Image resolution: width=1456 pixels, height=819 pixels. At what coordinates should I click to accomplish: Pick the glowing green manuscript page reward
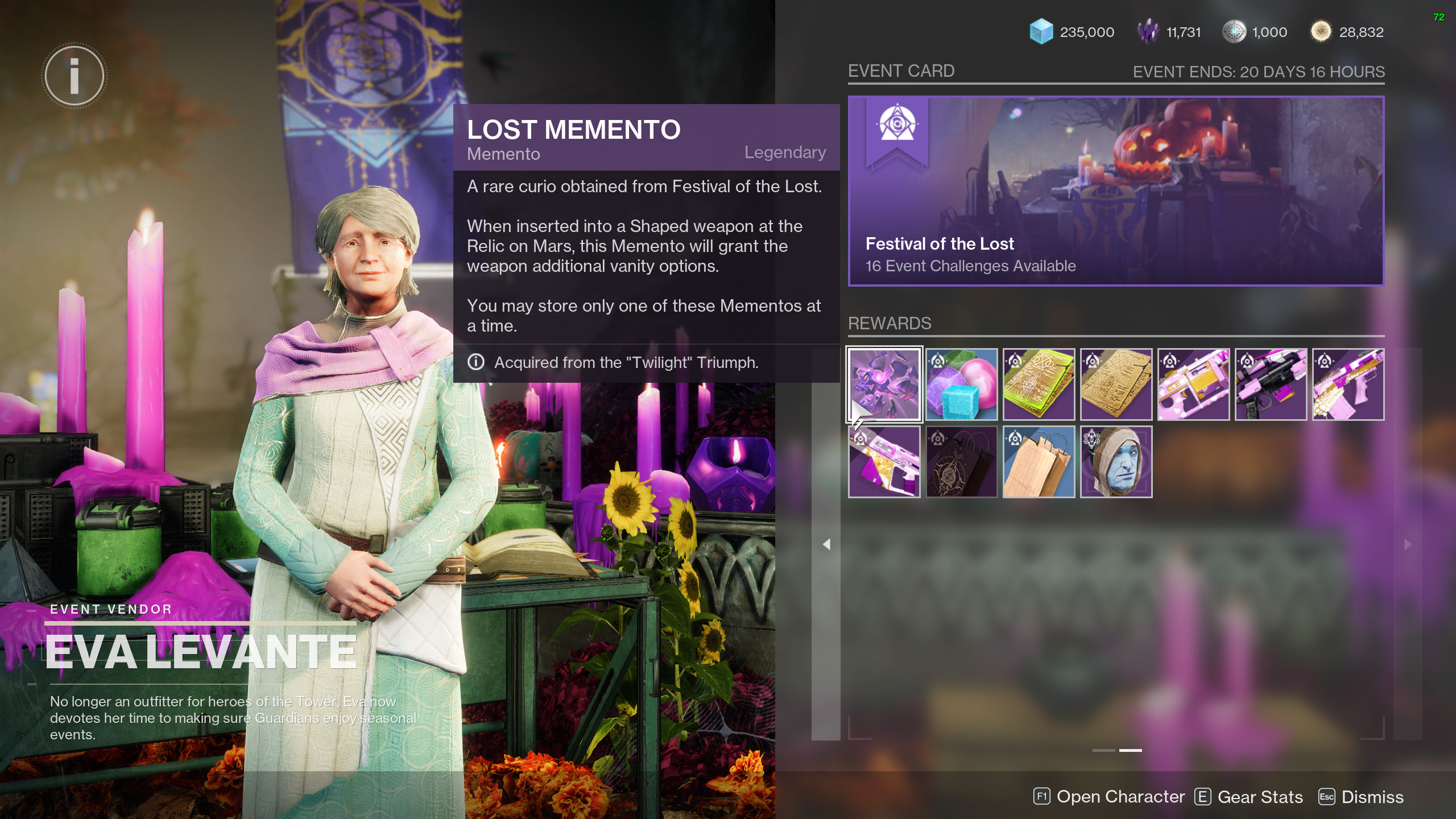click(x=1039, y=384)
